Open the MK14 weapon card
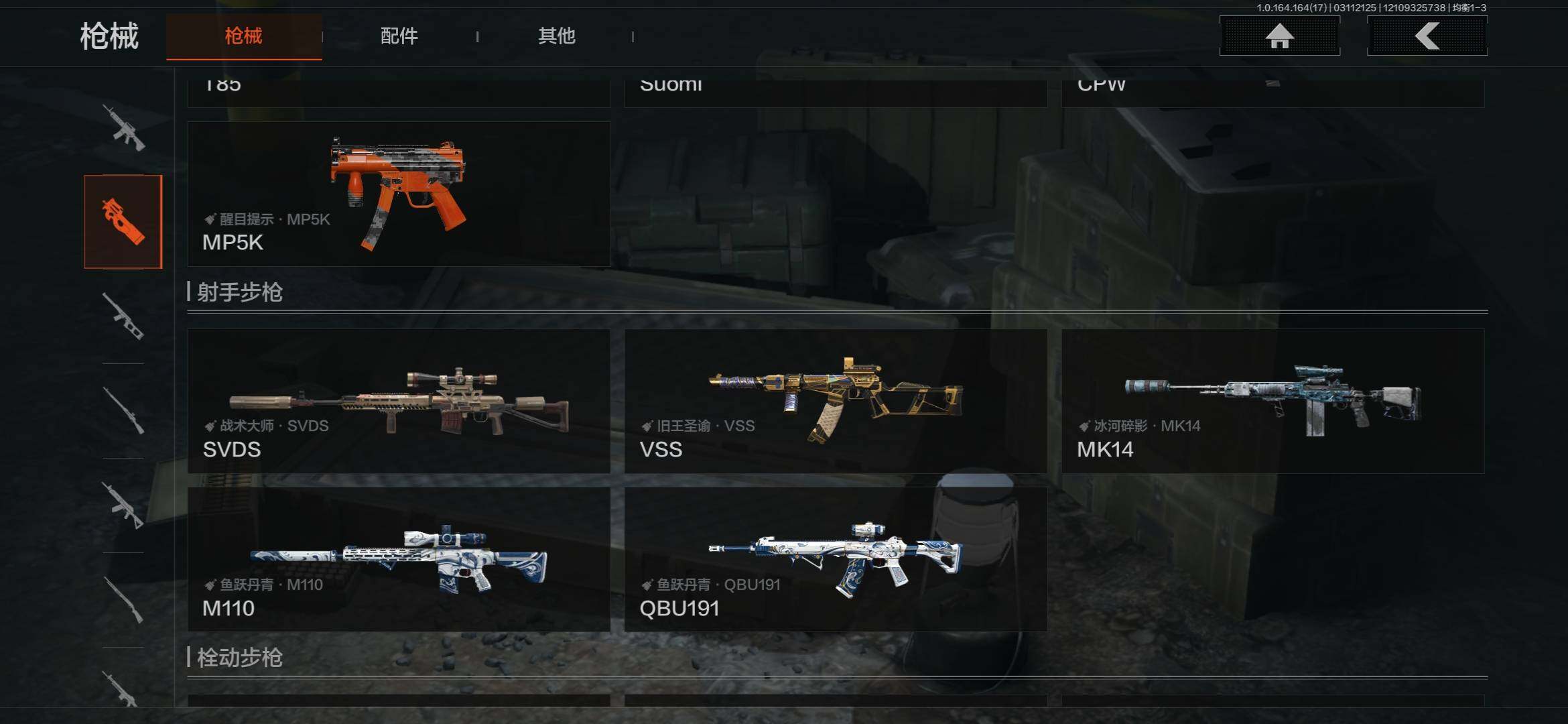1568x724 pixels. [x=1272, y=401]
